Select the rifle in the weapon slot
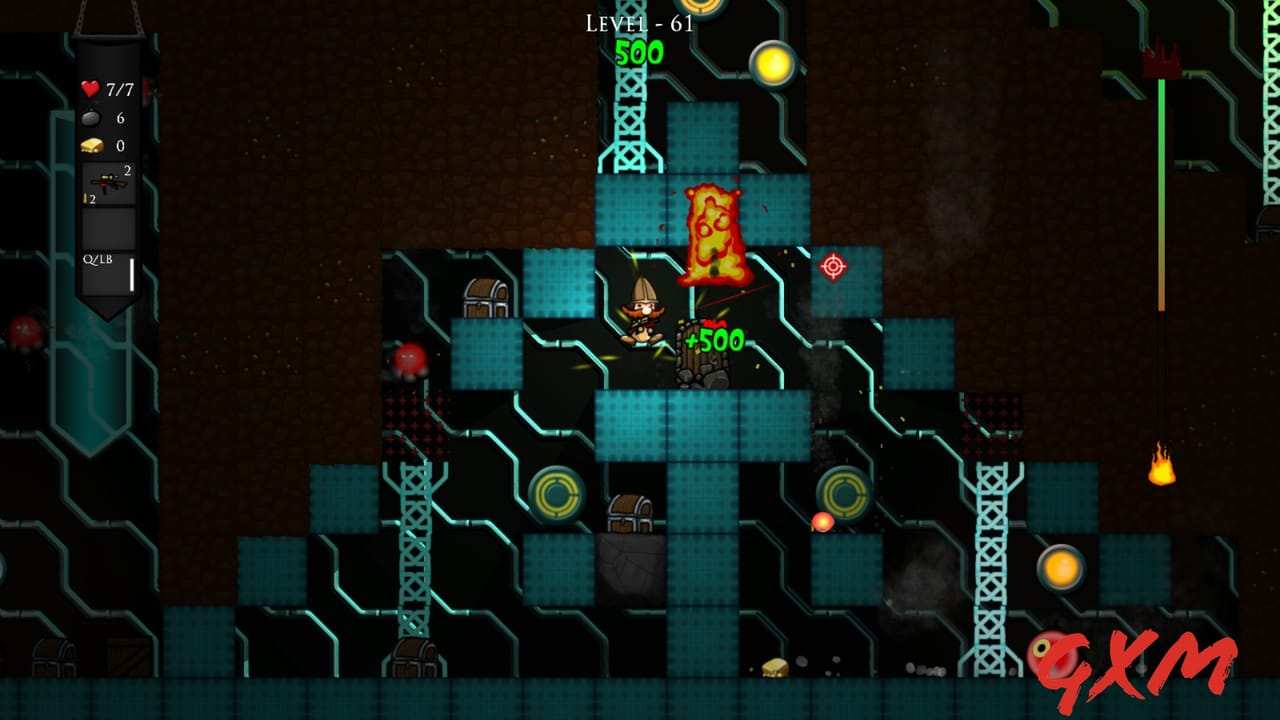The width and height of the screenshot is (1280, 720). (x=108, y=182)
